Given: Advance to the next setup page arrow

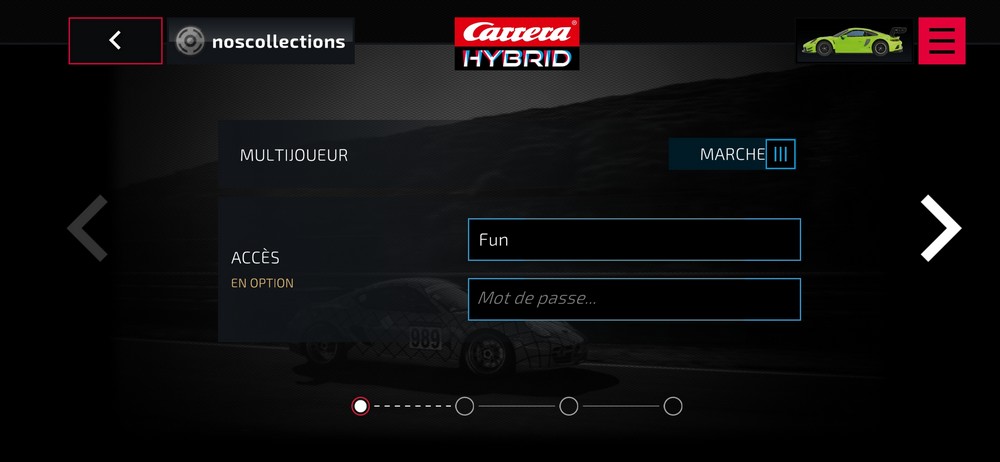Looking at the screenshot, I should (x=940, y=229).
